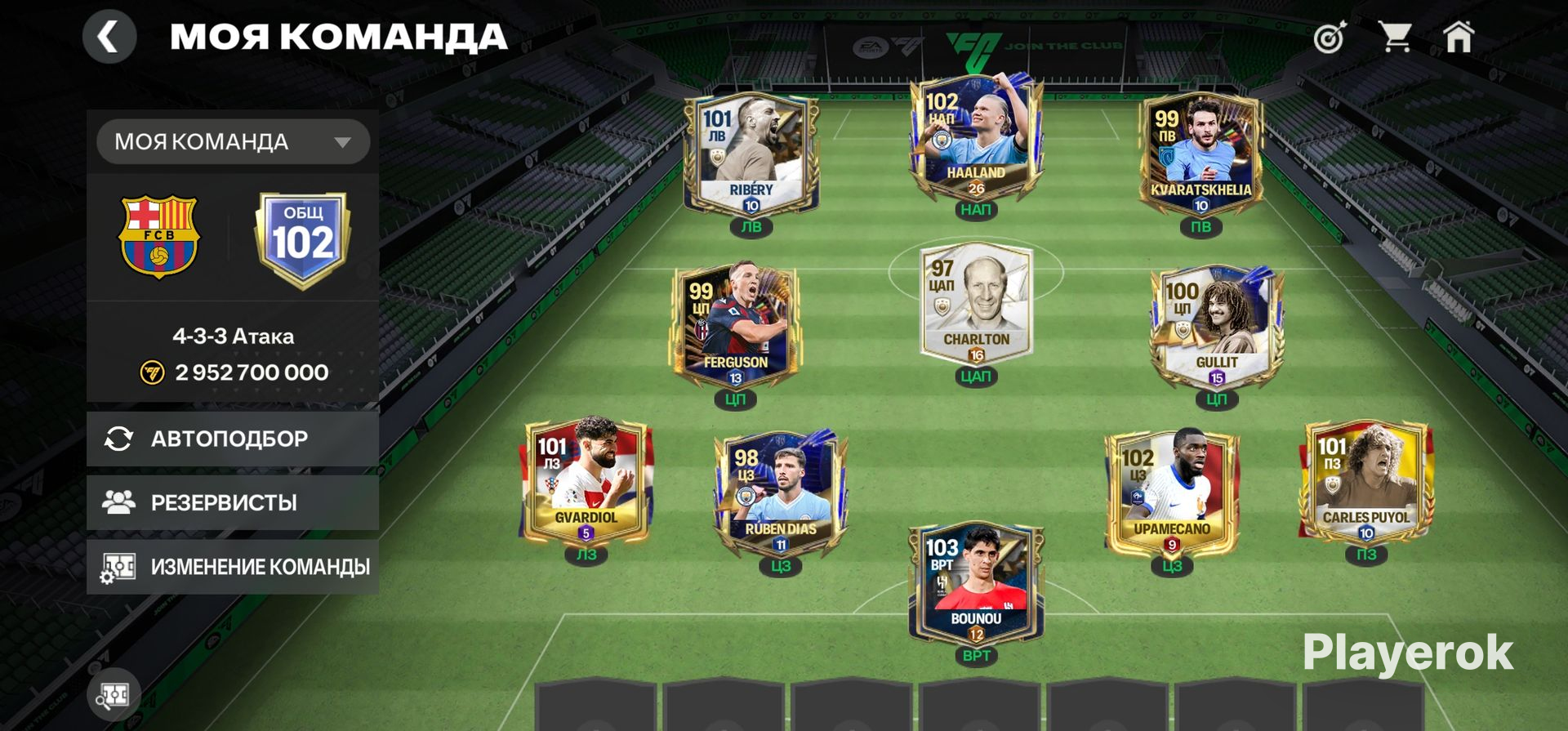Open the РЕЗЕРВИСТЫ reserves list
Screen dimensions: 1568x731
tap(233, 502)
